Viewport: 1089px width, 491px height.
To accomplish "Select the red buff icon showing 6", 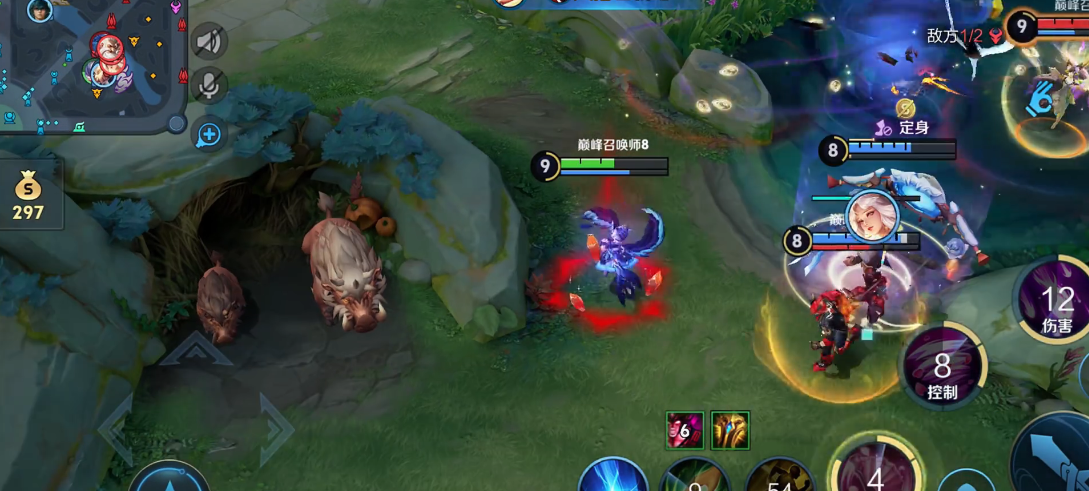I will [x=685, y=431].
